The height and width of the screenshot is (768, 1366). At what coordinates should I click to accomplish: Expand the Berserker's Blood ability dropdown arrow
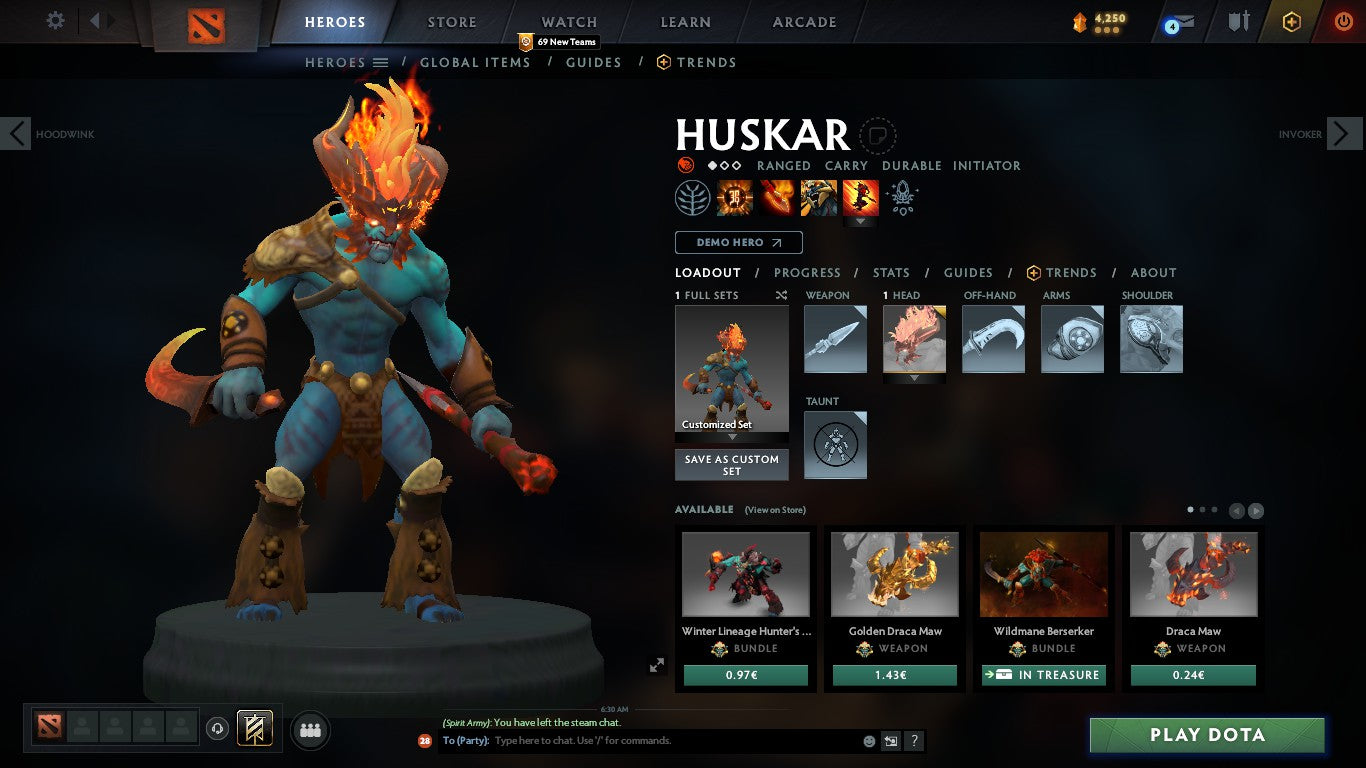[861, 219]
